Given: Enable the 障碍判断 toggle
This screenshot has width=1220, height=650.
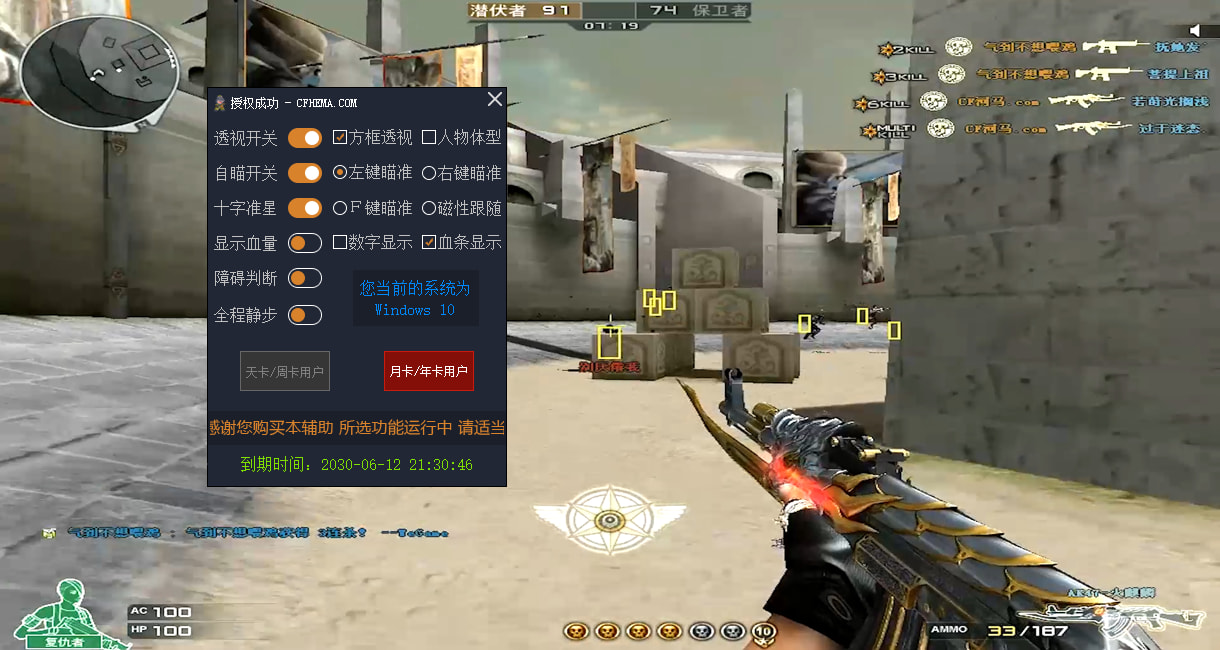Looking at the screenshot, I should tap(305, 278).
